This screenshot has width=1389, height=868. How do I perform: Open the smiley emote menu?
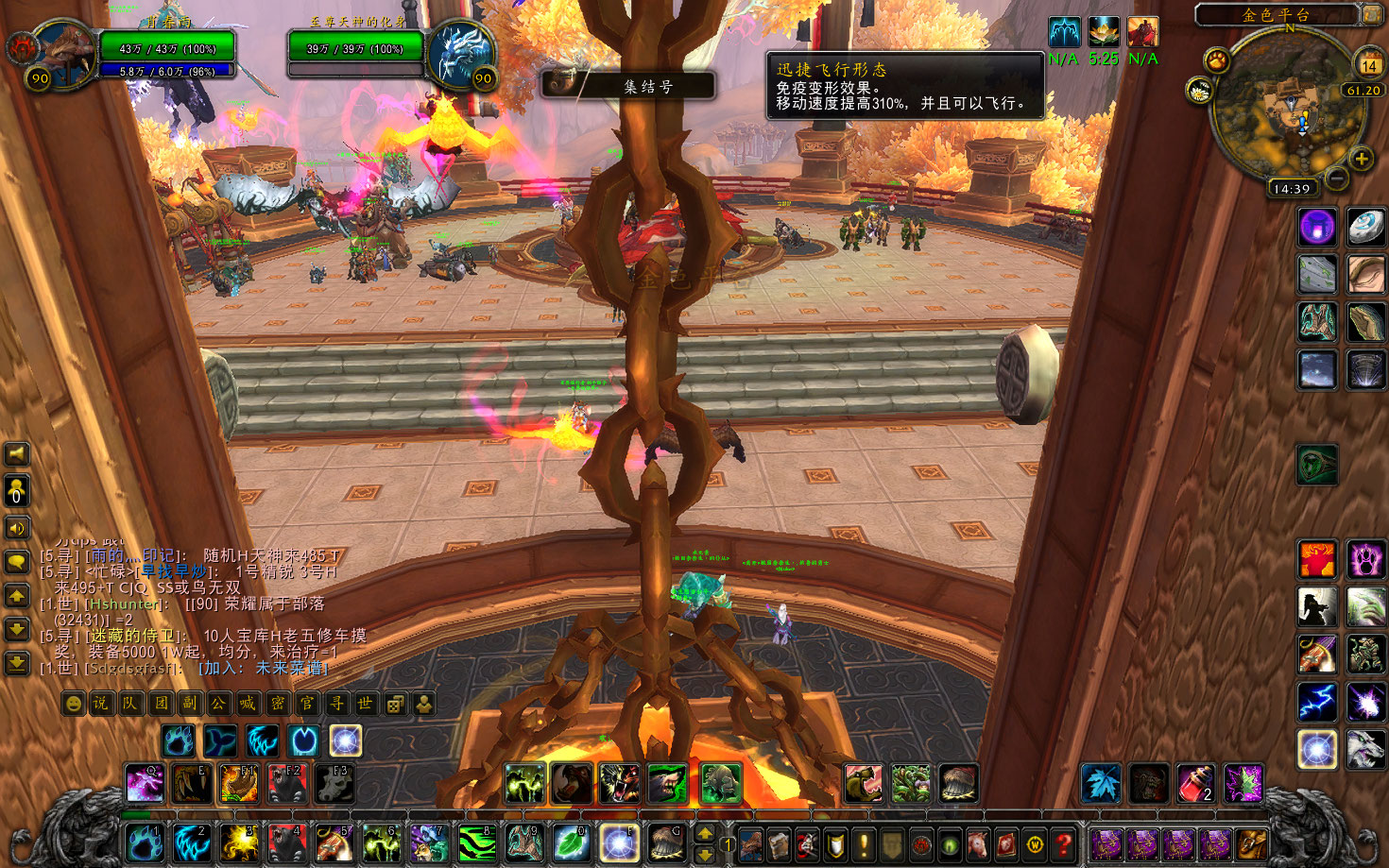point(73,704)
